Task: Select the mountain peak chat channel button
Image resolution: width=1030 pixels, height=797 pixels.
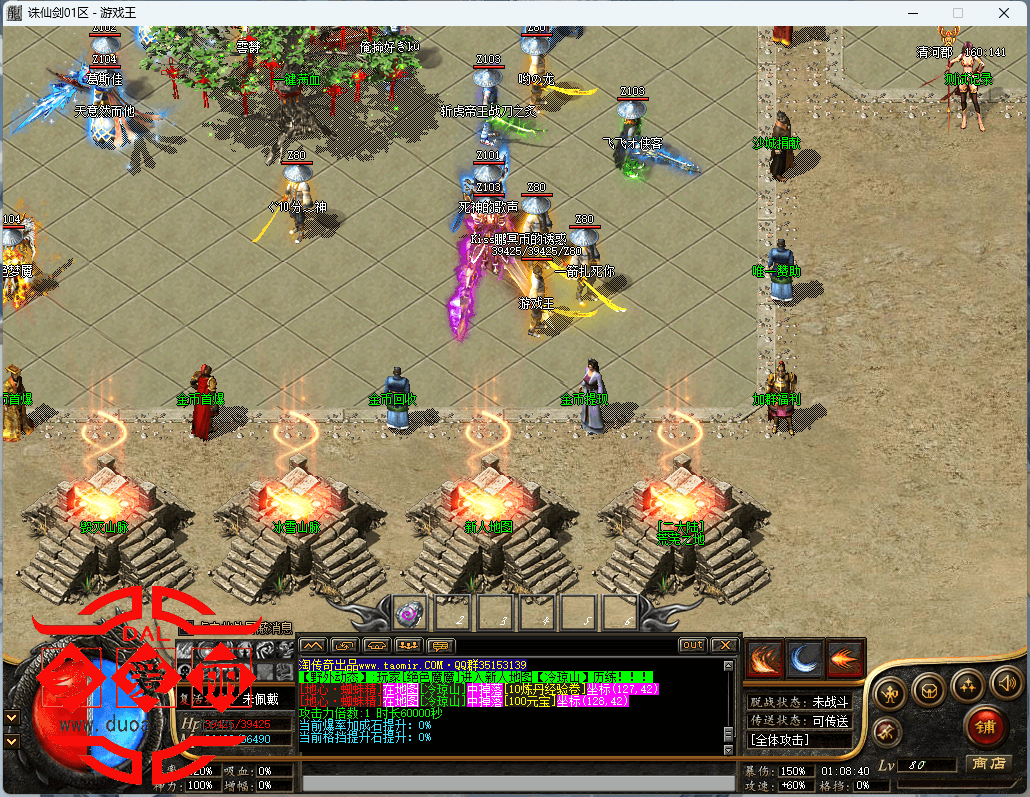Action: (313, 645)
